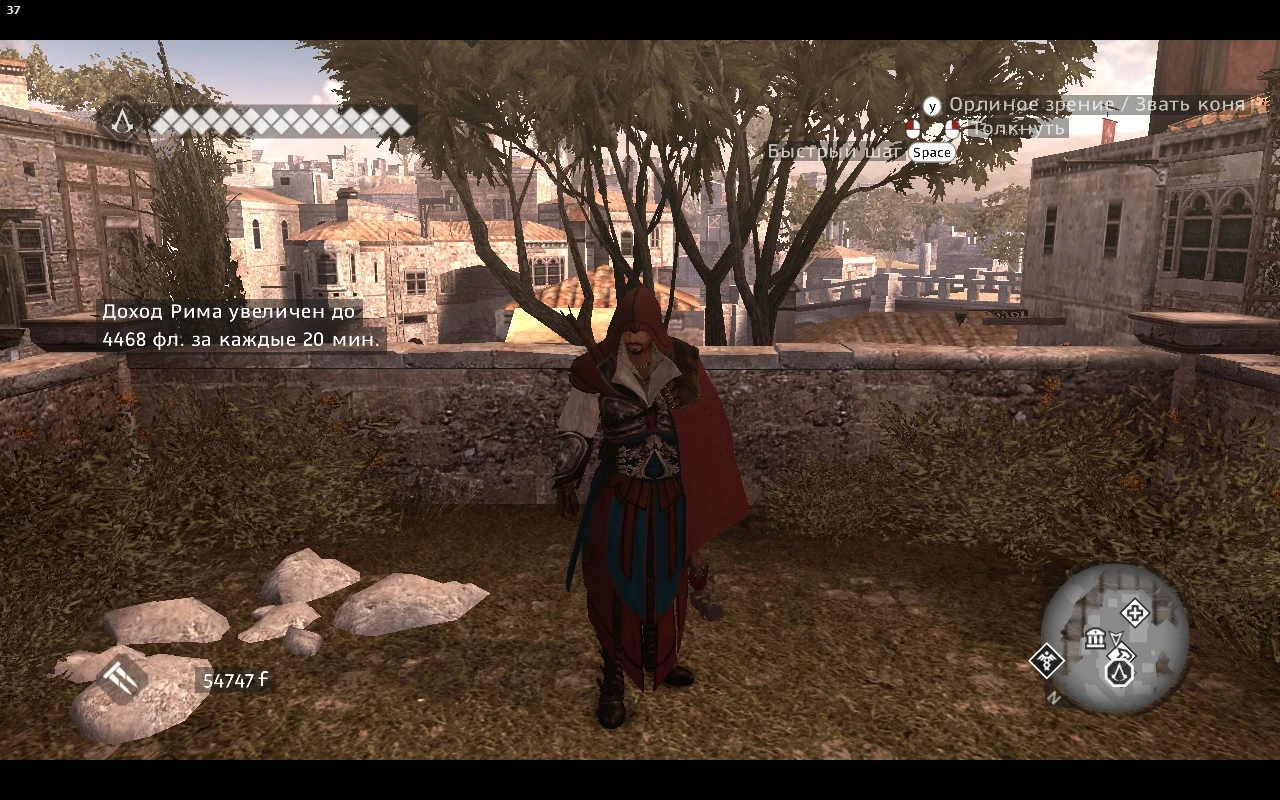
Task: Click the bank building icon on the minimap
Action: tap(1095, 639)
